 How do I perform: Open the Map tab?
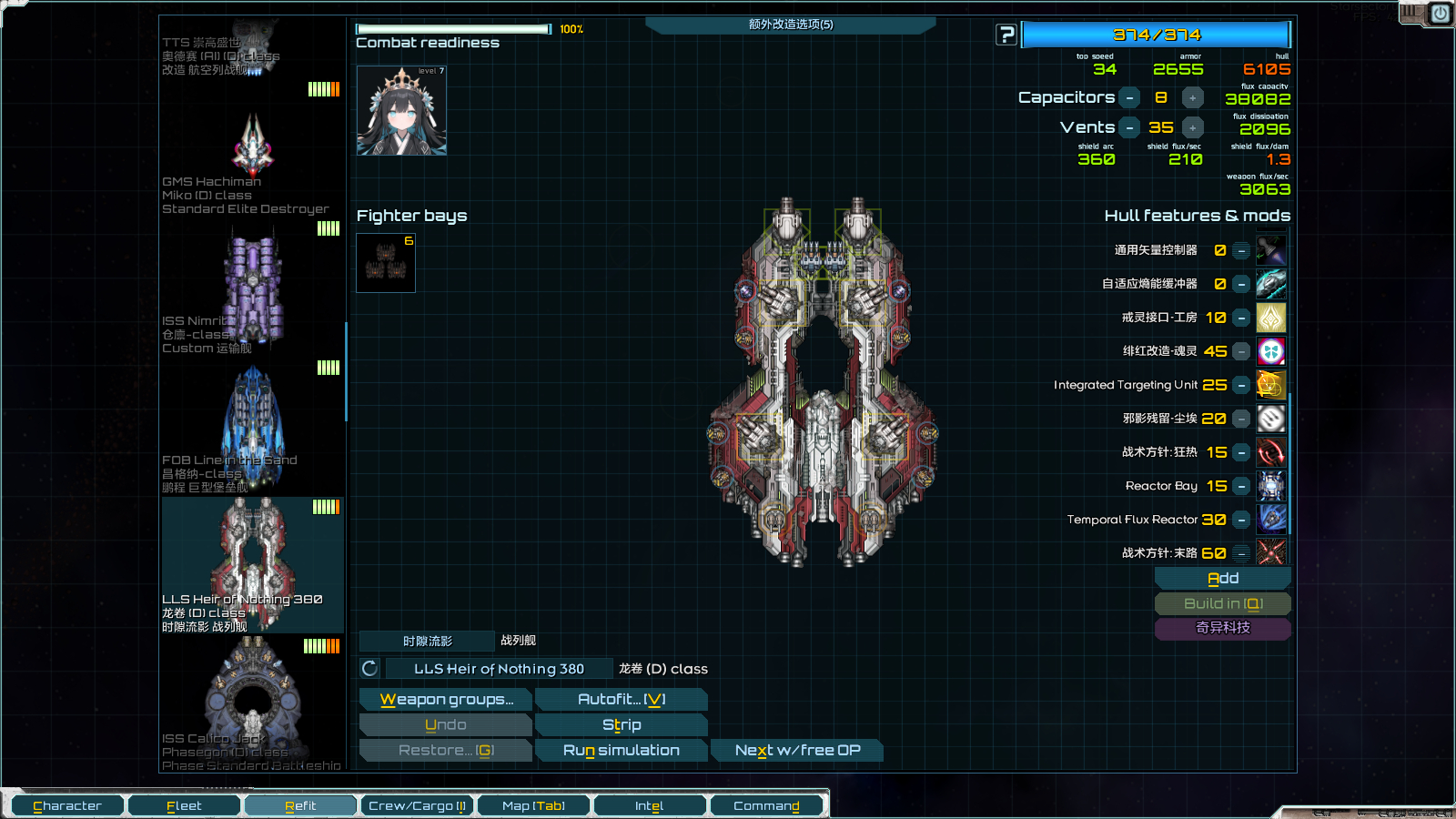(533, 805)
